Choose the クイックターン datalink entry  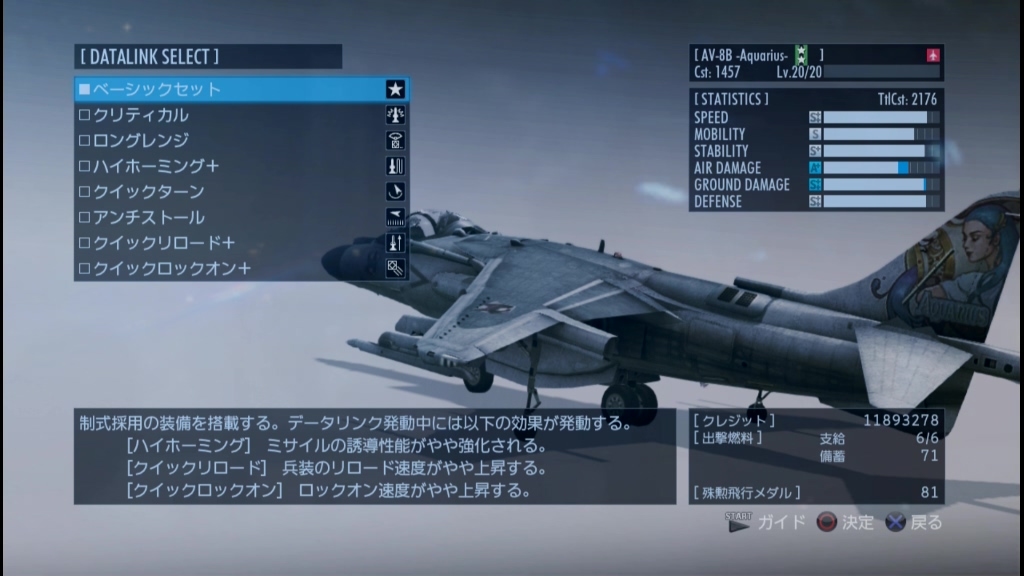[x=240, y=192]
